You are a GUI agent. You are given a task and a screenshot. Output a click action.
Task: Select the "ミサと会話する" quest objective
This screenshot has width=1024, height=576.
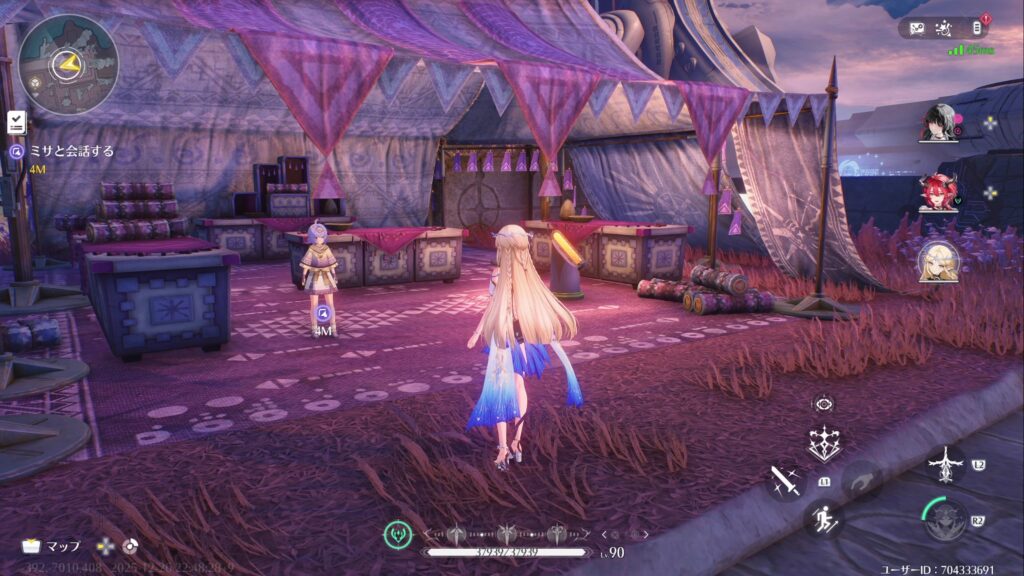click(69, 151)
